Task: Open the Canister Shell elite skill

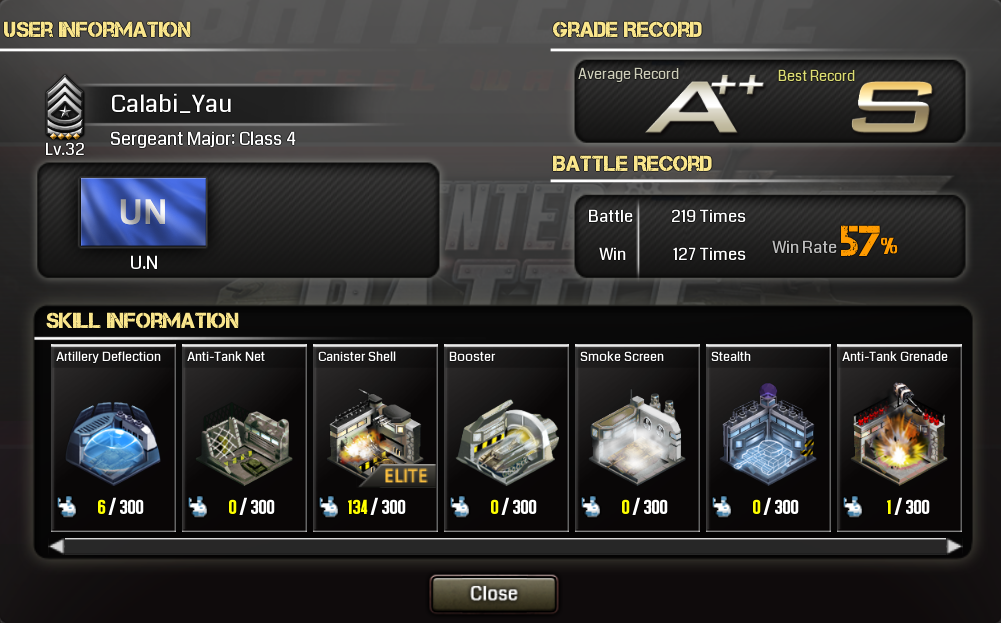Action: tap(375, 438)
